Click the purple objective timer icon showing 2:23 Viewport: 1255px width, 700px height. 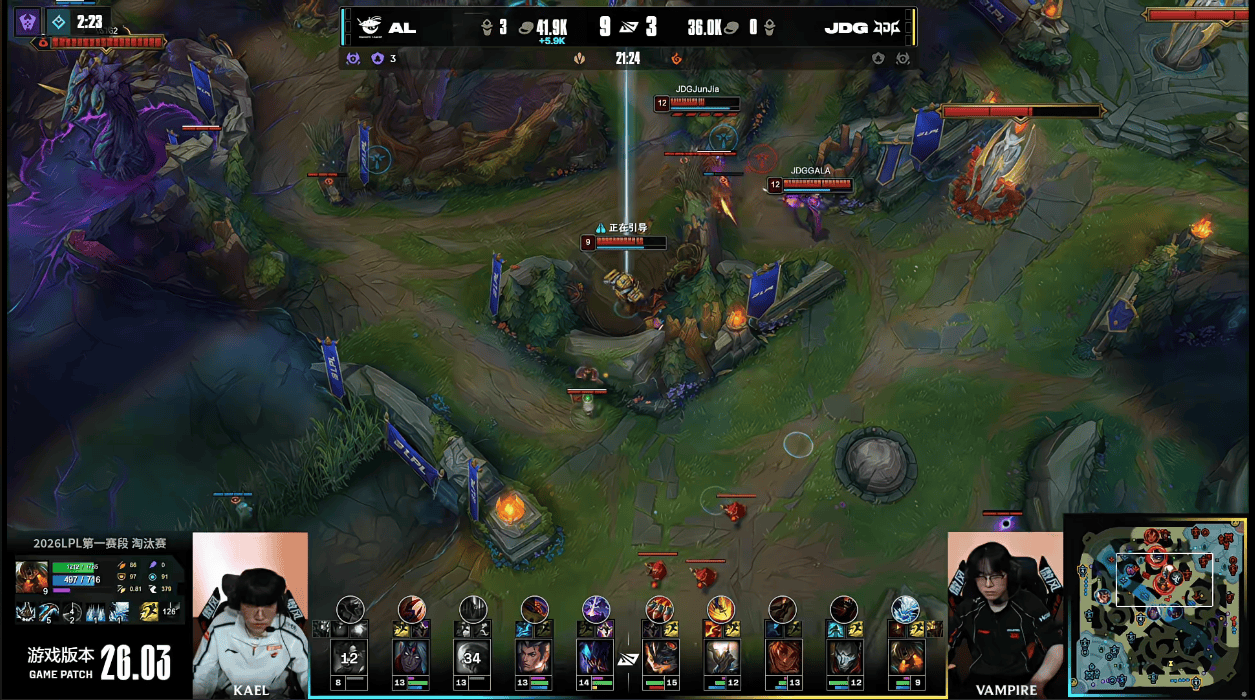pos(26,21)
